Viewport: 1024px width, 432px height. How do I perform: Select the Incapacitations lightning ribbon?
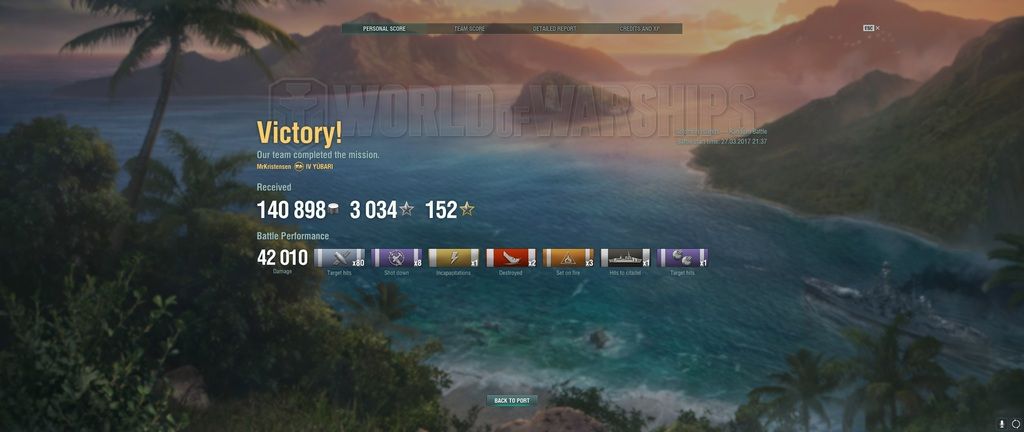click(x=454, y=258)
